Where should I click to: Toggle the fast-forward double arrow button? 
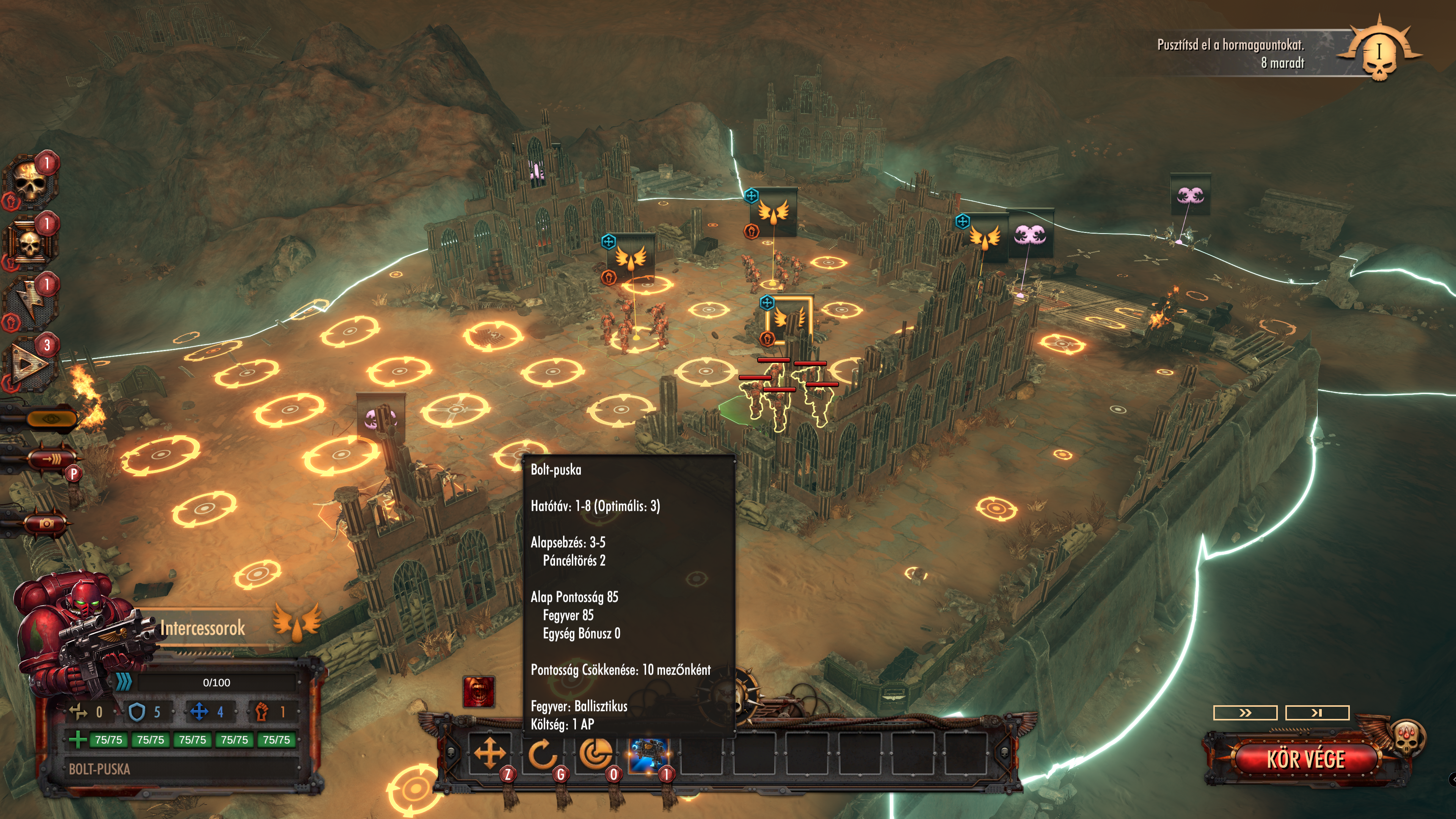pyautogui.click(x=1244, y=713)
